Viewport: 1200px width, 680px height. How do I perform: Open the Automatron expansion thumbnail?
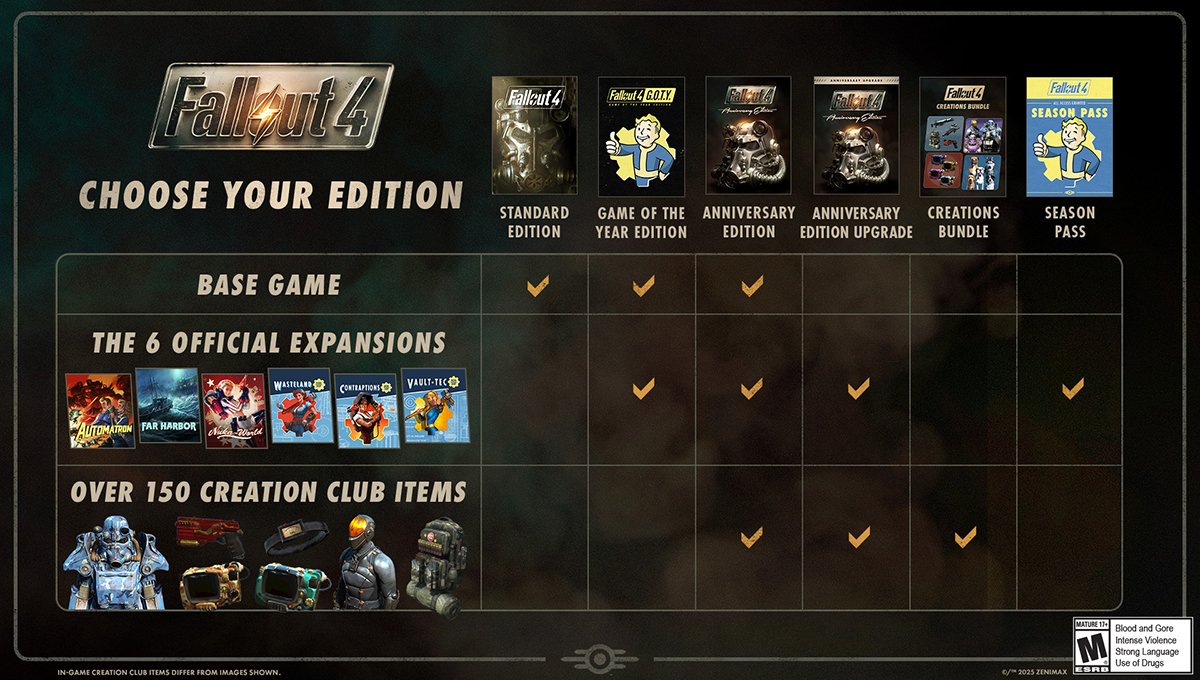coord(100,411)
